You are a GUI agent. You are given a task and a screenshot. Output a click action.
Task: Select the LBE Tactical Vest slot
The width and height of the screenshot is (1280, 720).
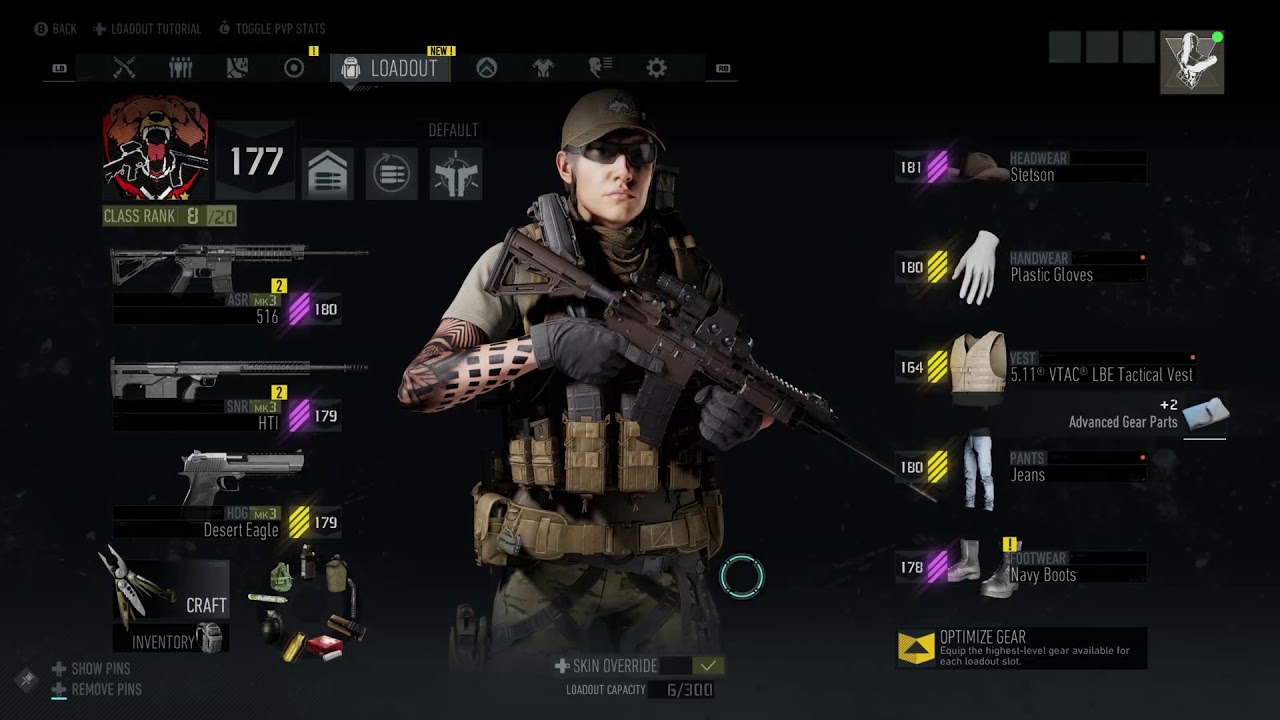click(x=1040, y=367)
